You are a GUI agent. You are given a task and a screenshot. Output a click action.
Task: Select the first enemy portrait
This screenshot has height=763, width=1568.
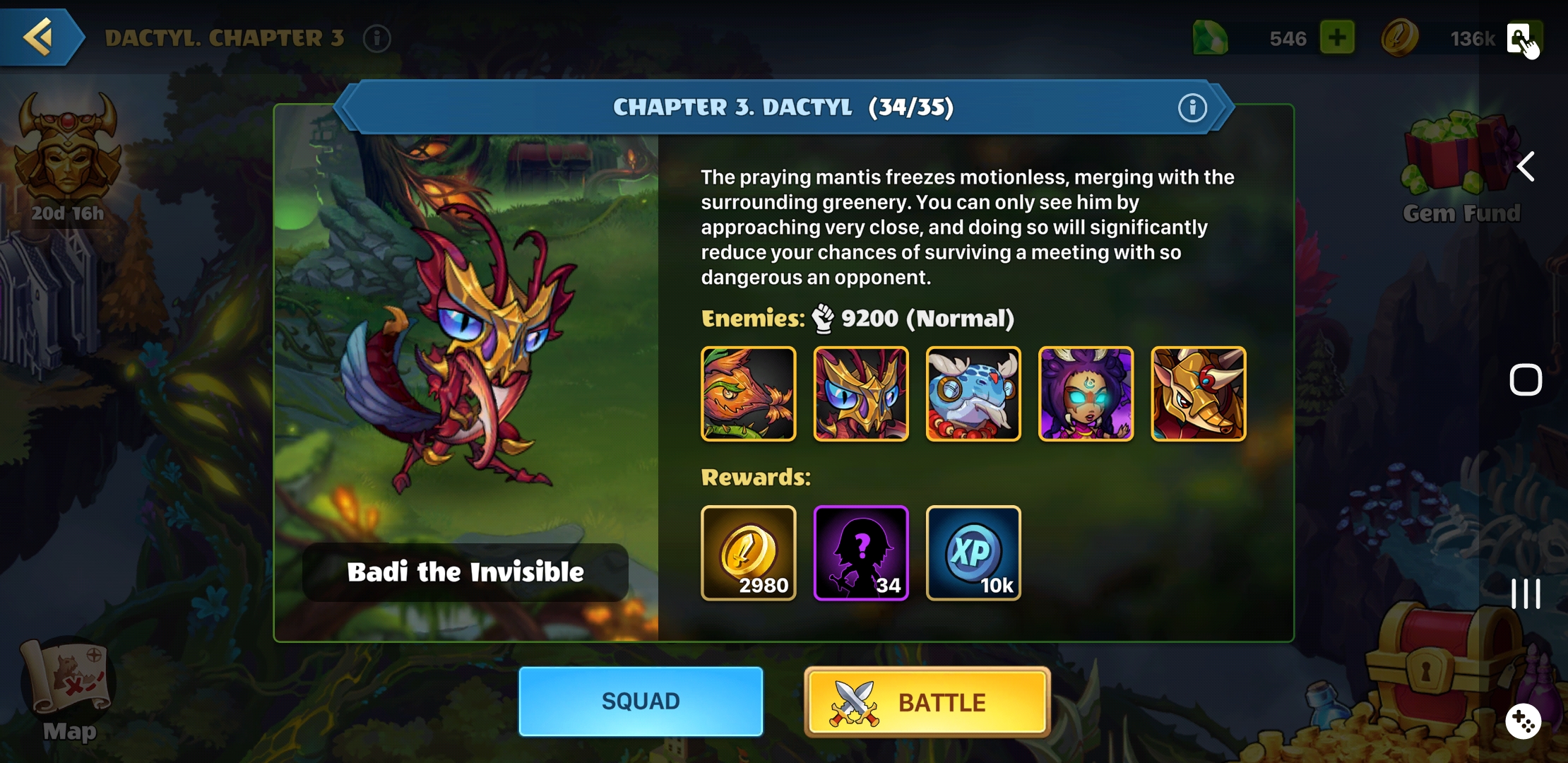click(749, 394)
